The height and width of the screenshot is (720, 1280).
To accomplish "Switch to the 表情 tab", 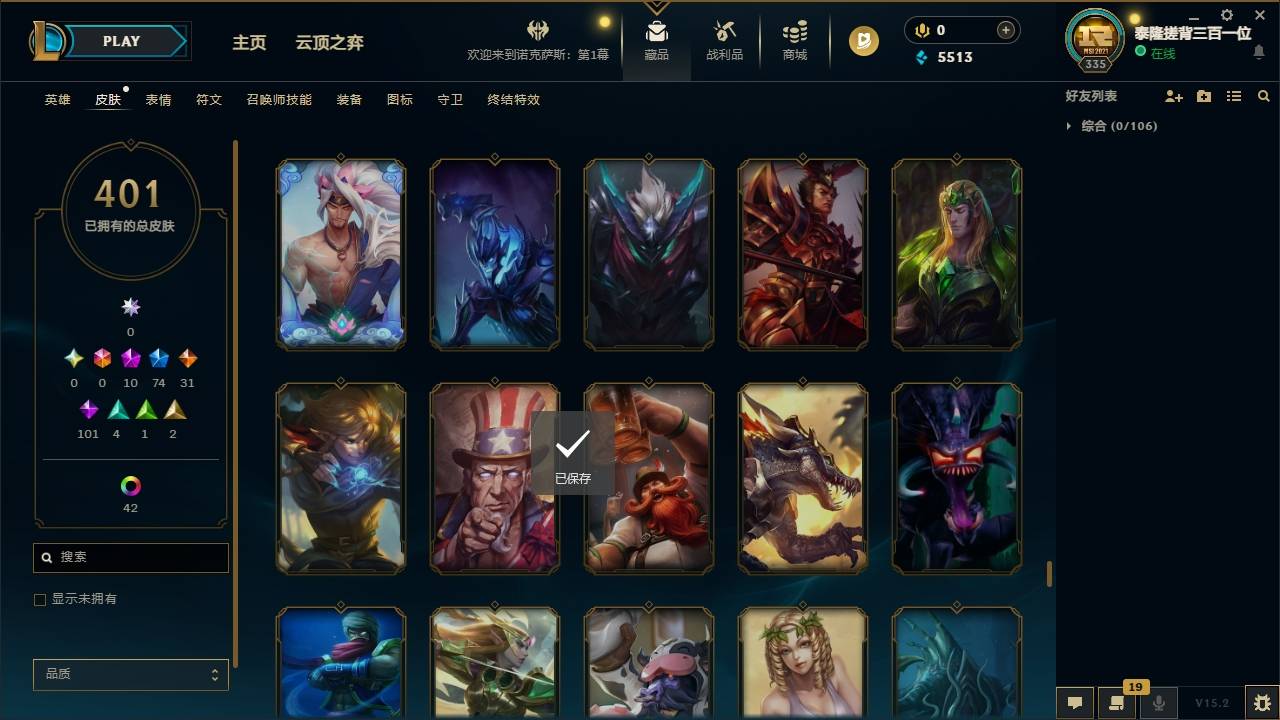I will click(x=157, y=100).
